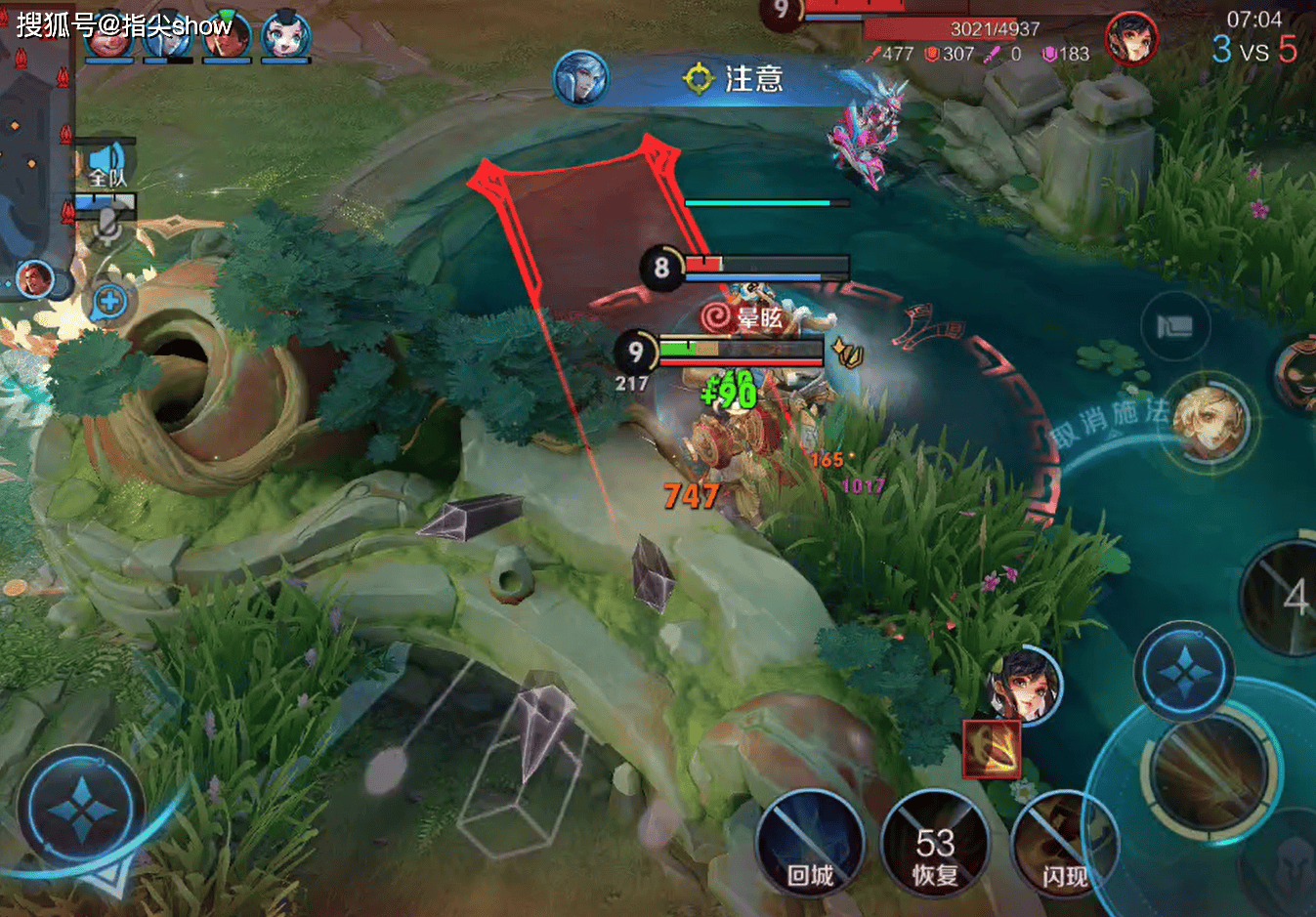
Task: Click the enemy portrait beside the match timer
Action: tap(1130, 39)
